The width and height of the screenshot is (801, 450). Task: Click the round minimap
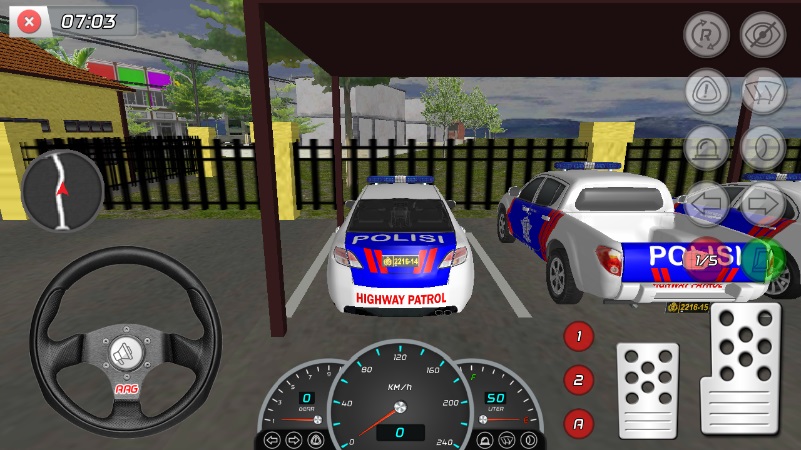pyautogui.click(x=63, y=189)
